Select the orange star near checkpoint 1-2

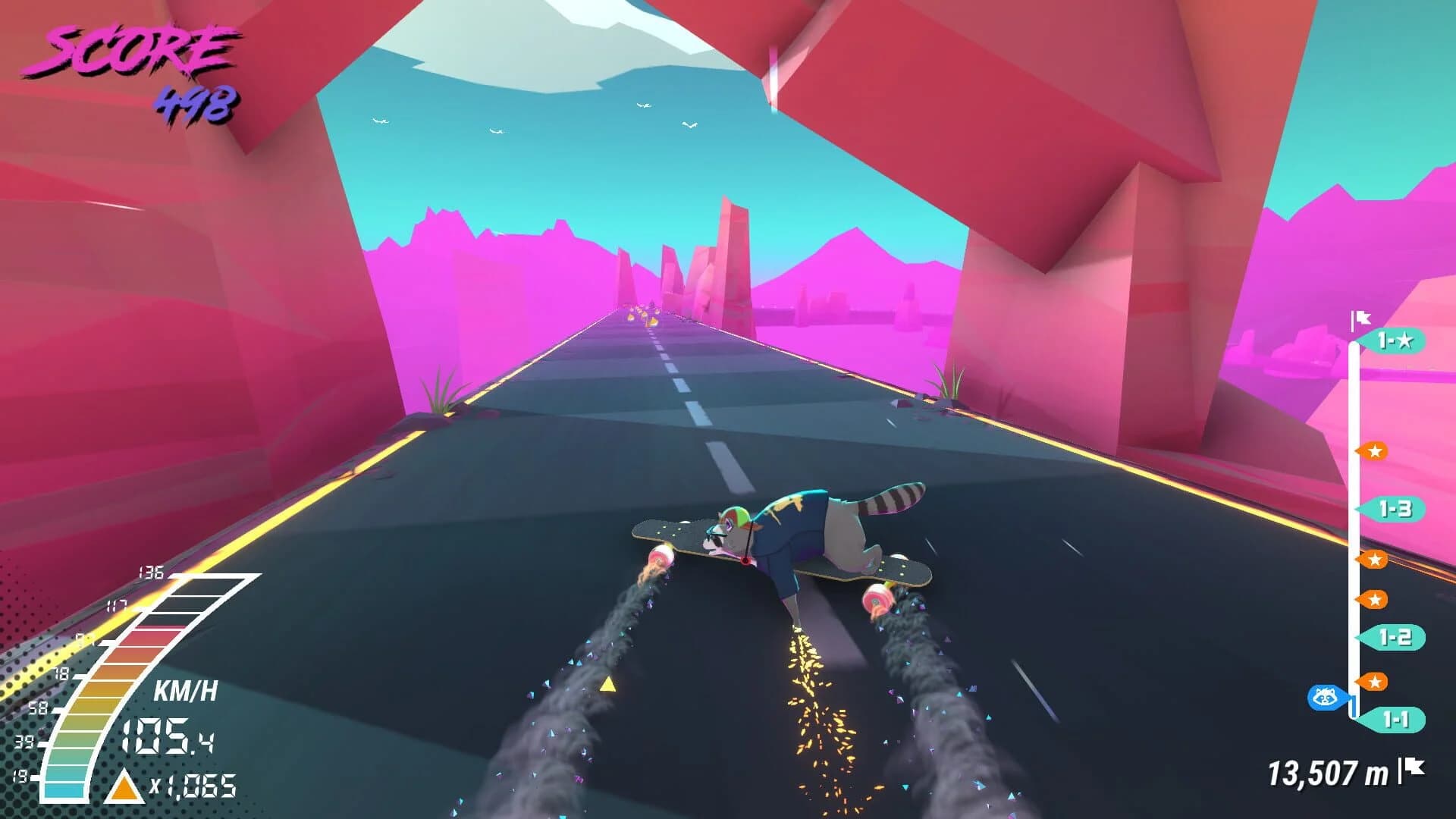pyautogui.click(x=1375, y=599)
